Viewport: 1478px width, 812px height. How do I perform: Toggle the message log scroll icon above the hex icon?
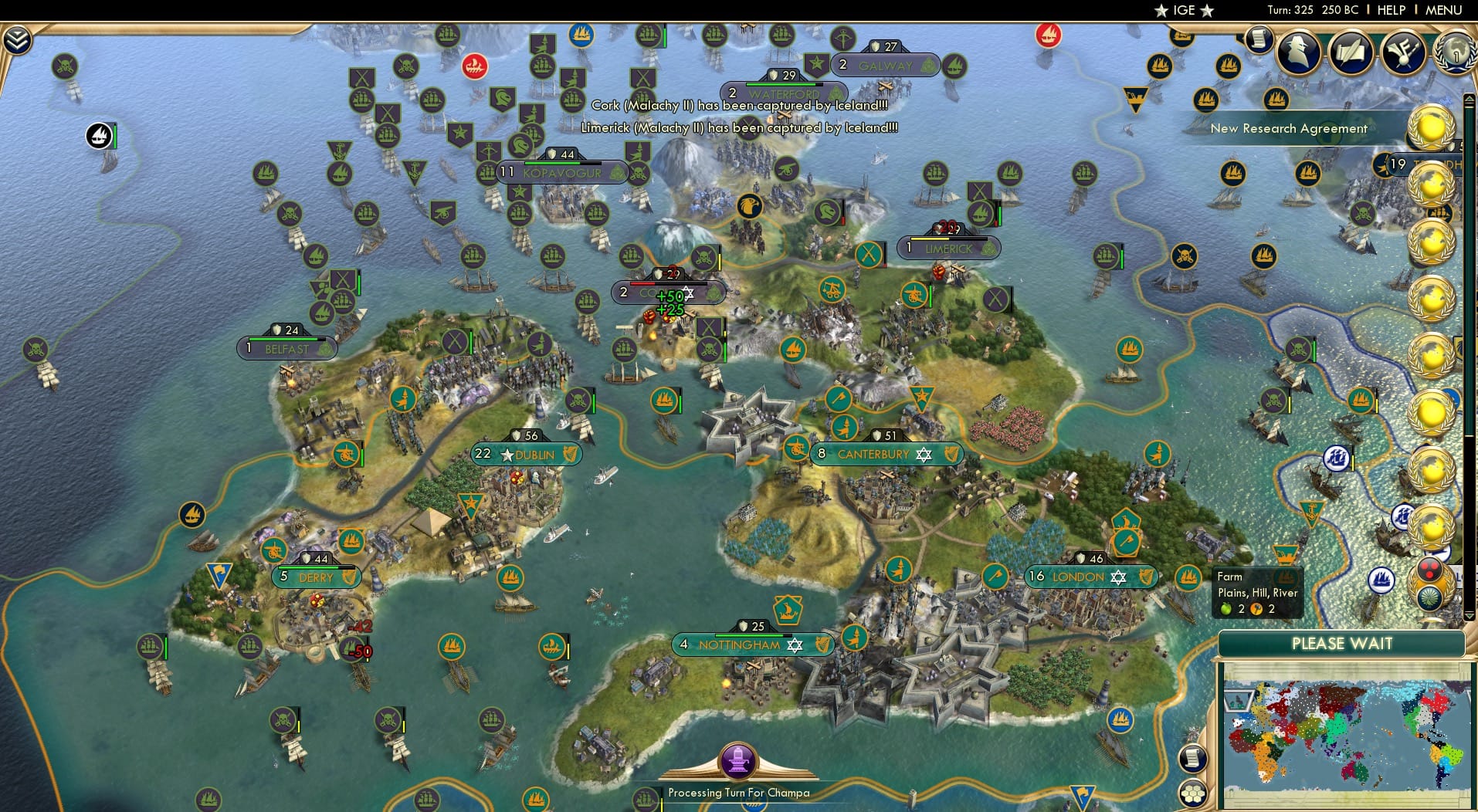1193,758
